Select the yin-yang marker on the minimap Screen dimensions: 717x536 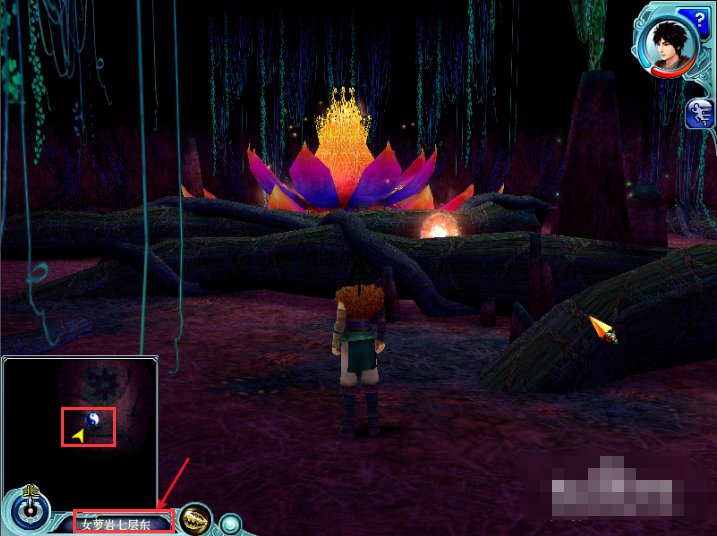(x=92, y=421)
